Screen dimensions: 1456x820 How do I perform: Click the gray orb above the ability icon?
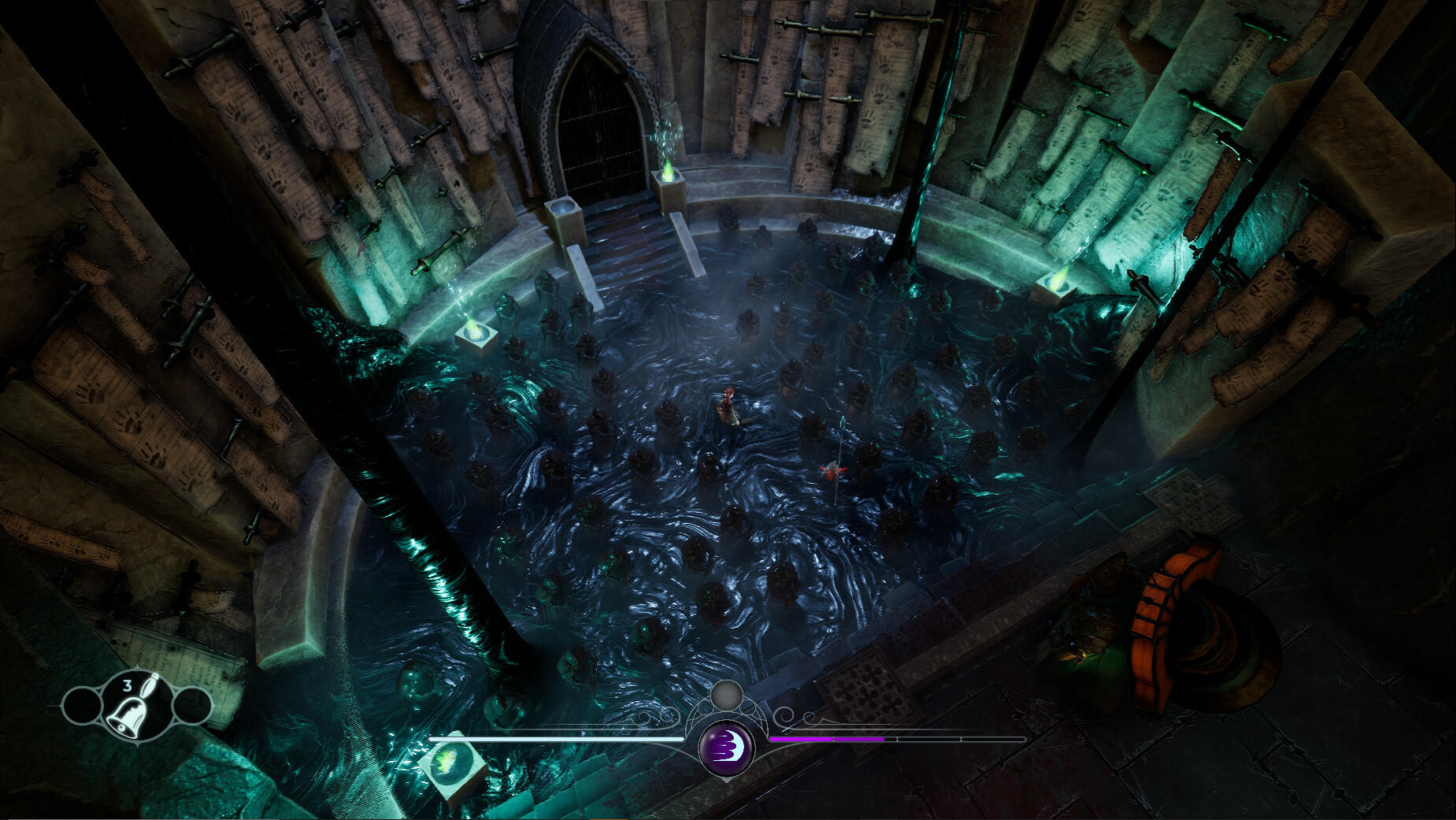[725, 698]
